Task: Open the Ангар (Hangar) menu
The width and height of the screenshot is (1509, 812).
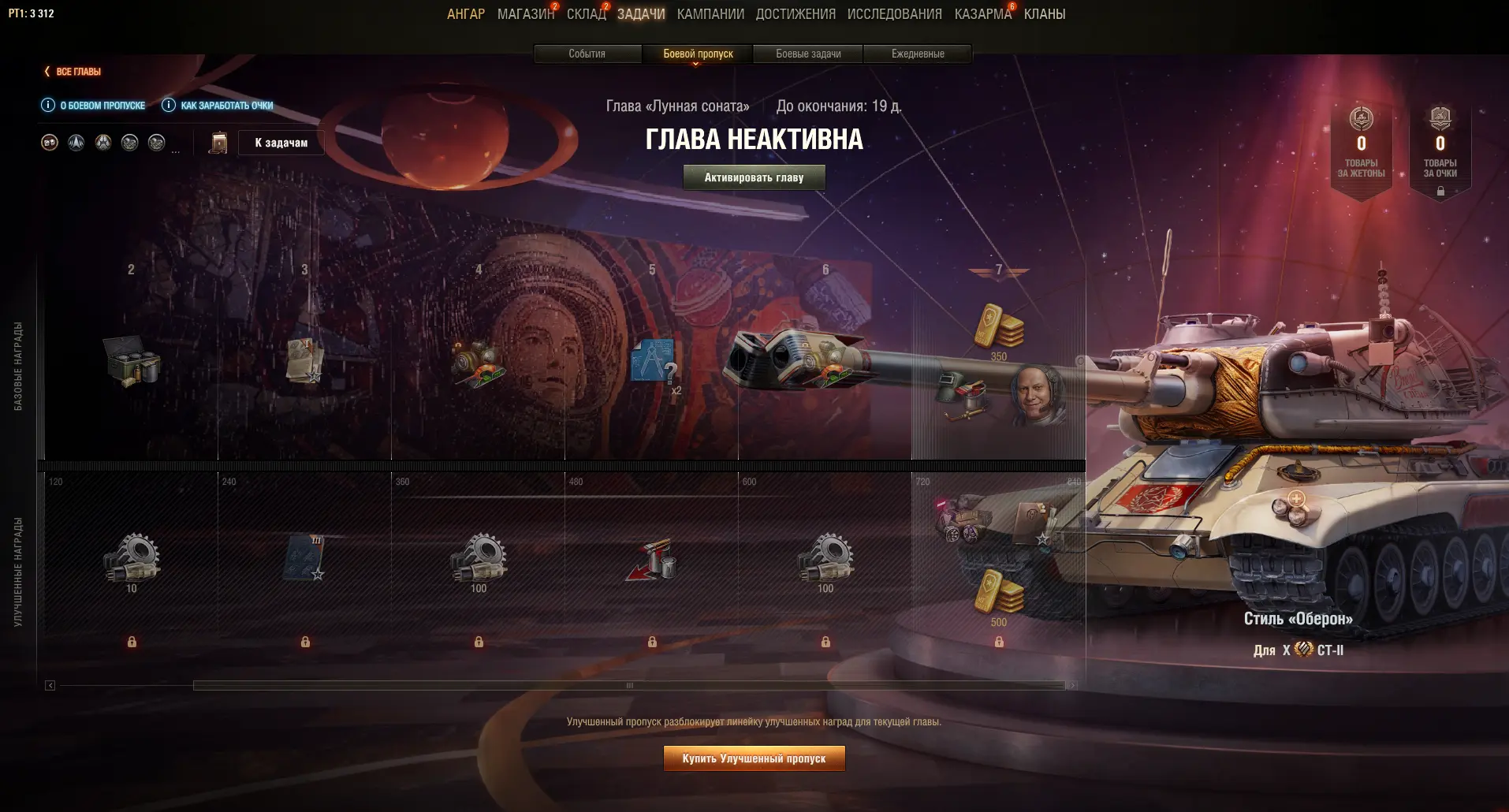Action: point(465,14)
